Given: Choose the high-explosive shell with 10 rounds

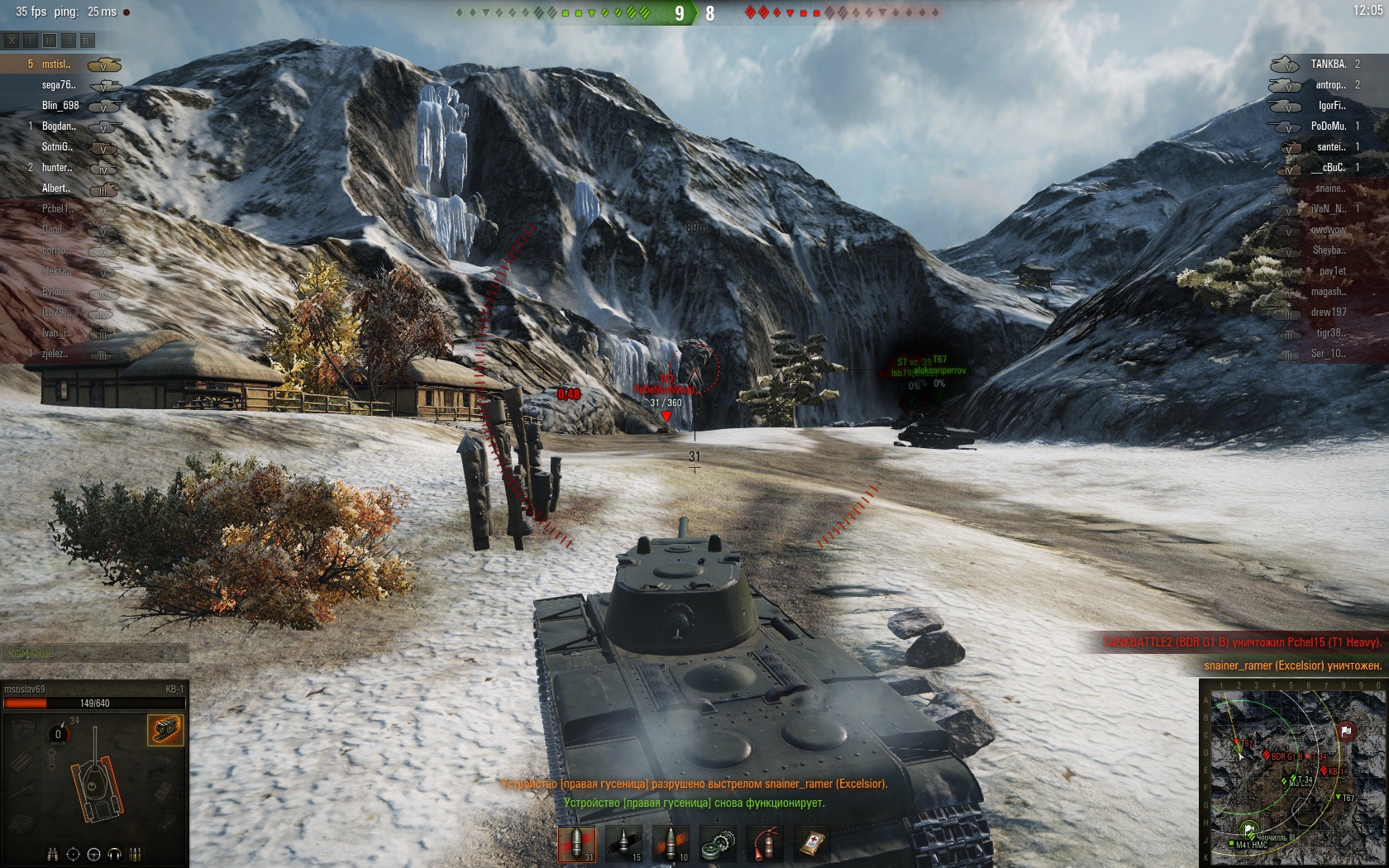Looking at the screenshot, I should 671,843.
